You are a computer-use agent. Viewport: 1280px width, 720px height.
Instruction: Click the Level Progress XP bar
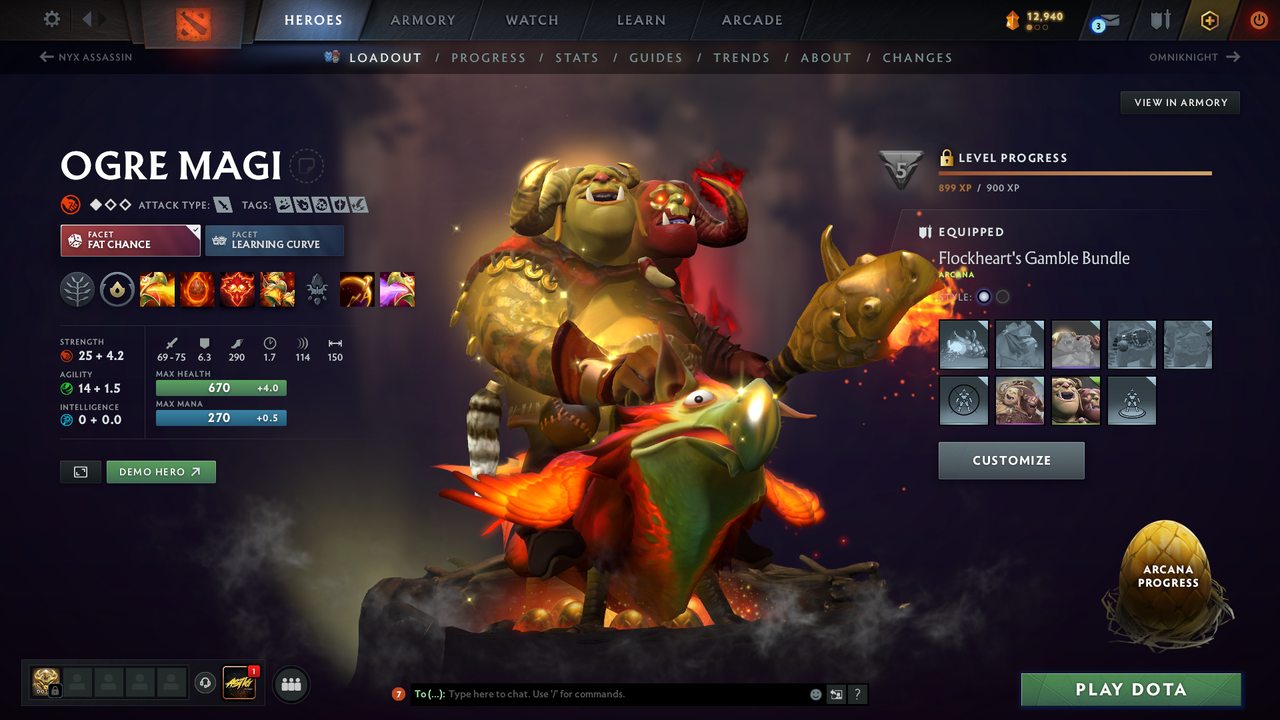click(1075, 172)
